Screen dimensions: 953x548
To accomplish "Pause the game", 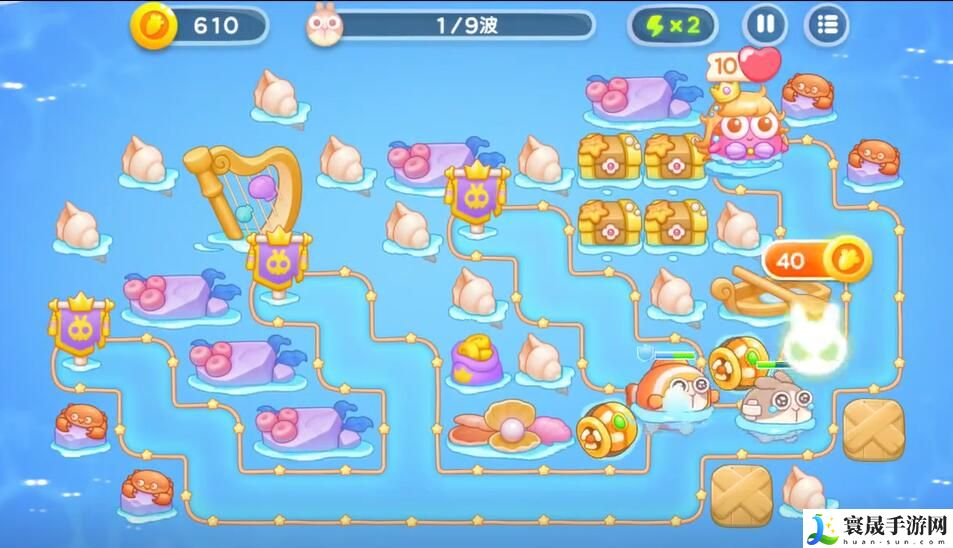I will (x=764, y=25).
